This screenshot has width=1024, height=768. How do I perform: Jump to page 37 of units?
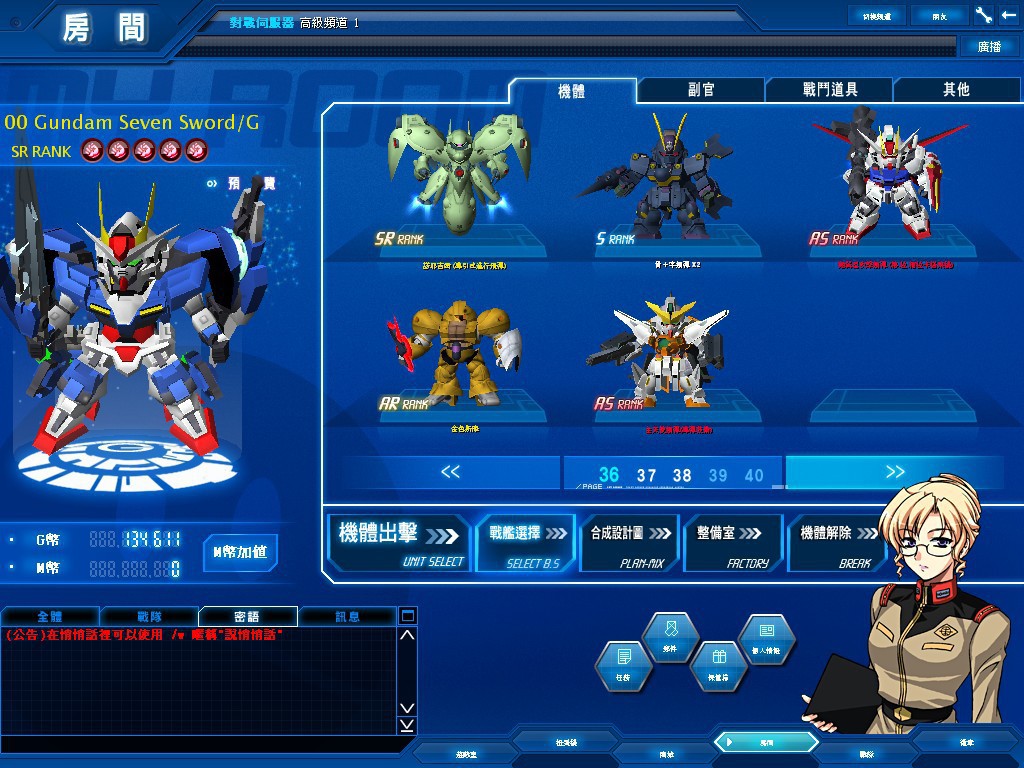point(646,476)
